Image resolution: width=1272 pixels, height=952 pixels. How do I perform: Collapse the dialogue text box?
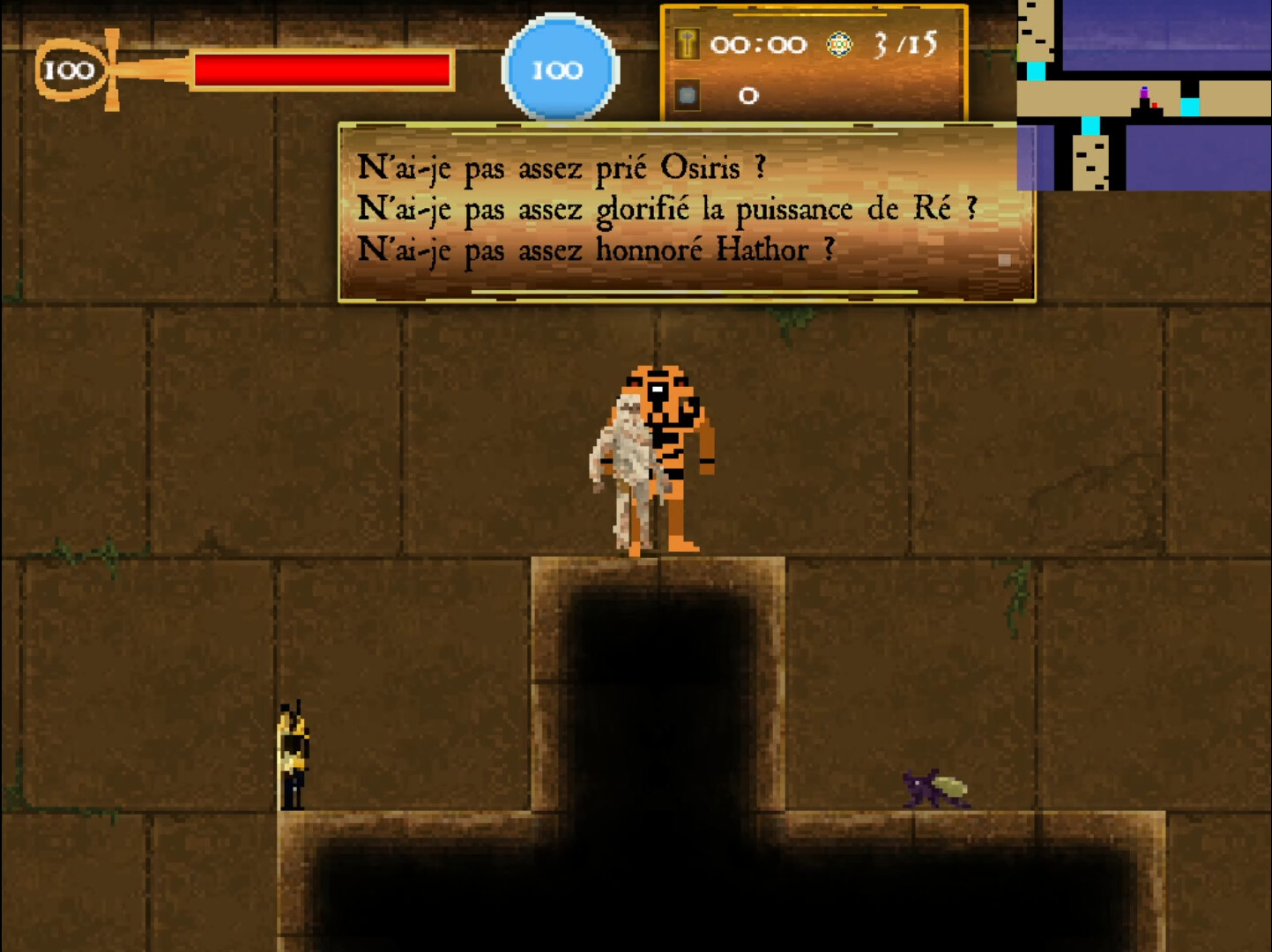pyautogui.click(x=686, y=210)
